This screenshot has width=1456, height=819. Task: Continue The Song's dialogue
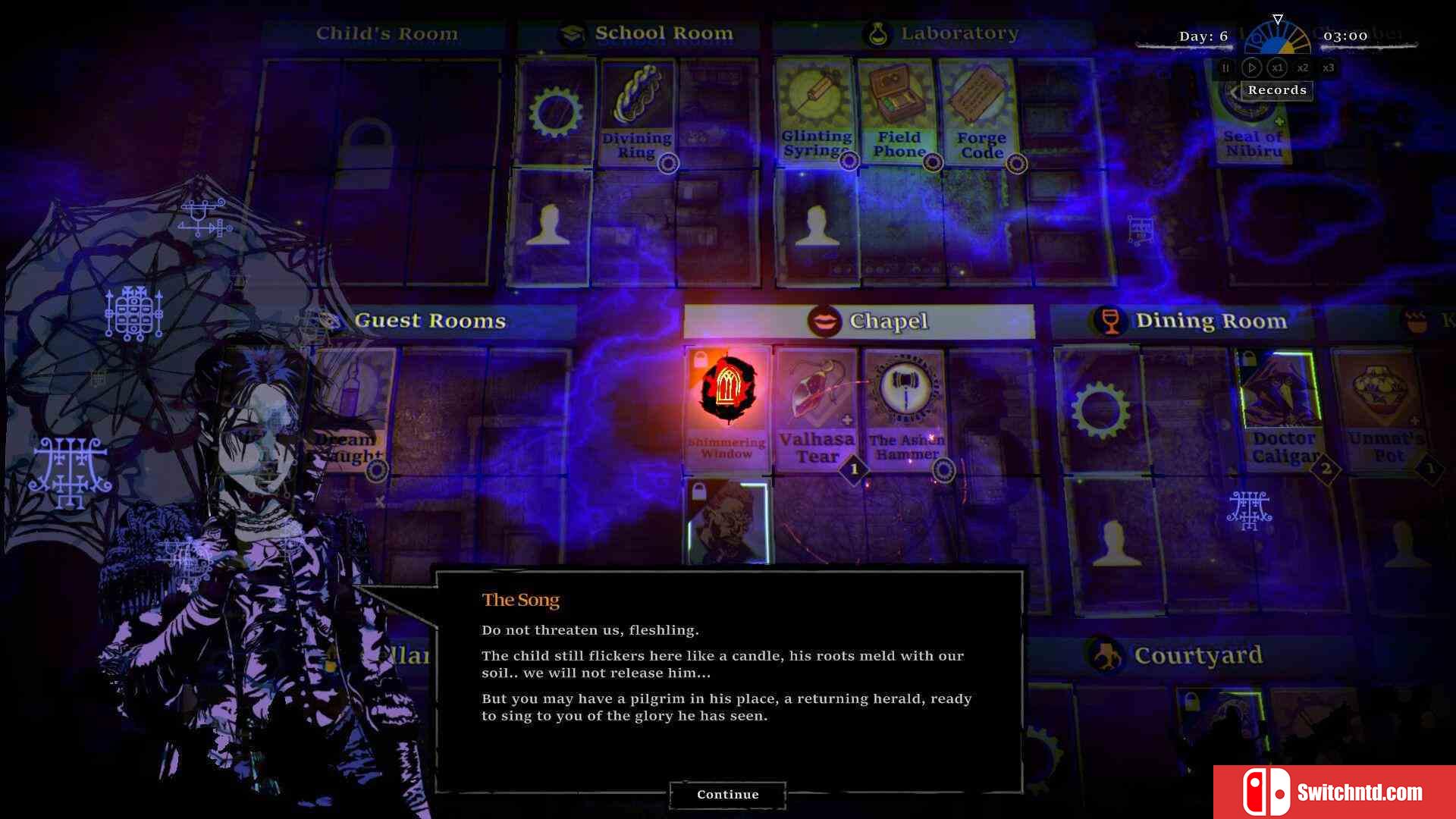pos(727,794)
